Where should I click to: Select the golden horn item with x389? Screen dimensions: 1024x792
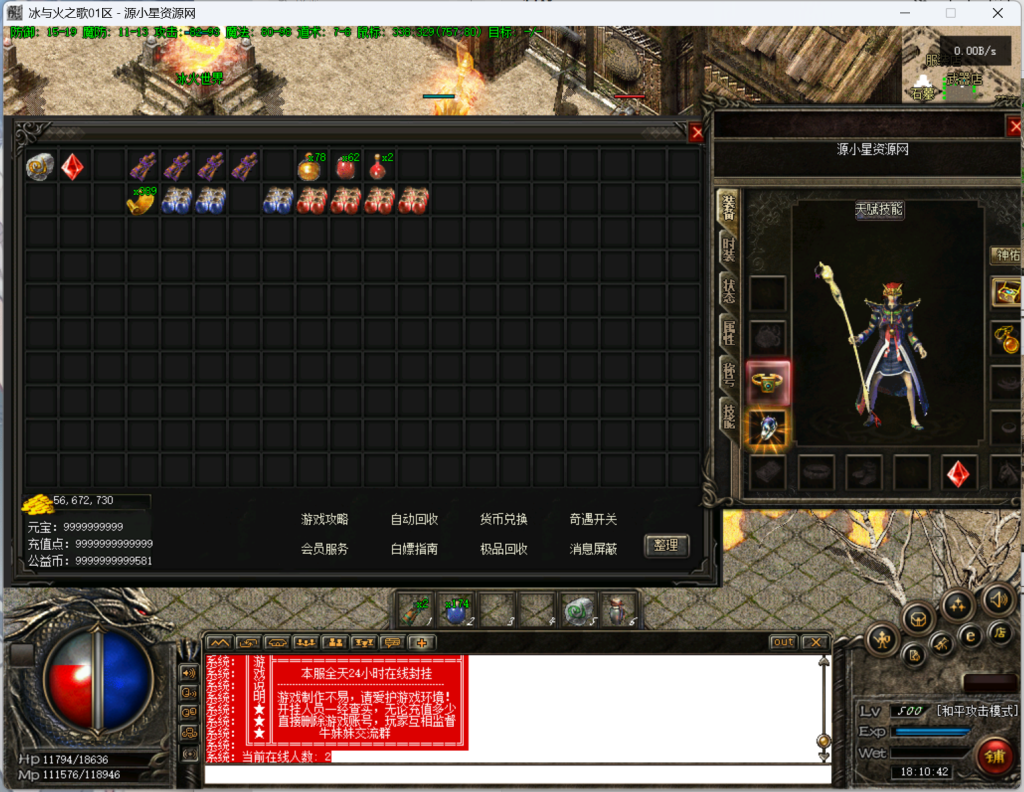click(x=142, y=200)
